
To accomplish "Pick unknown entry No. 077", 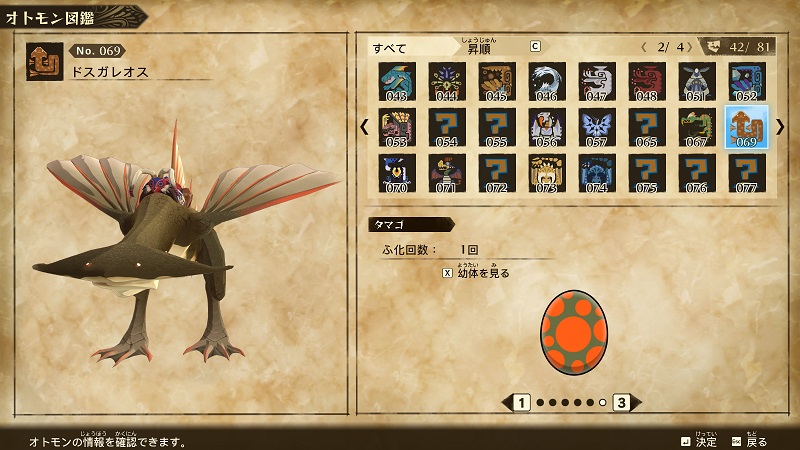I will 747,172.
